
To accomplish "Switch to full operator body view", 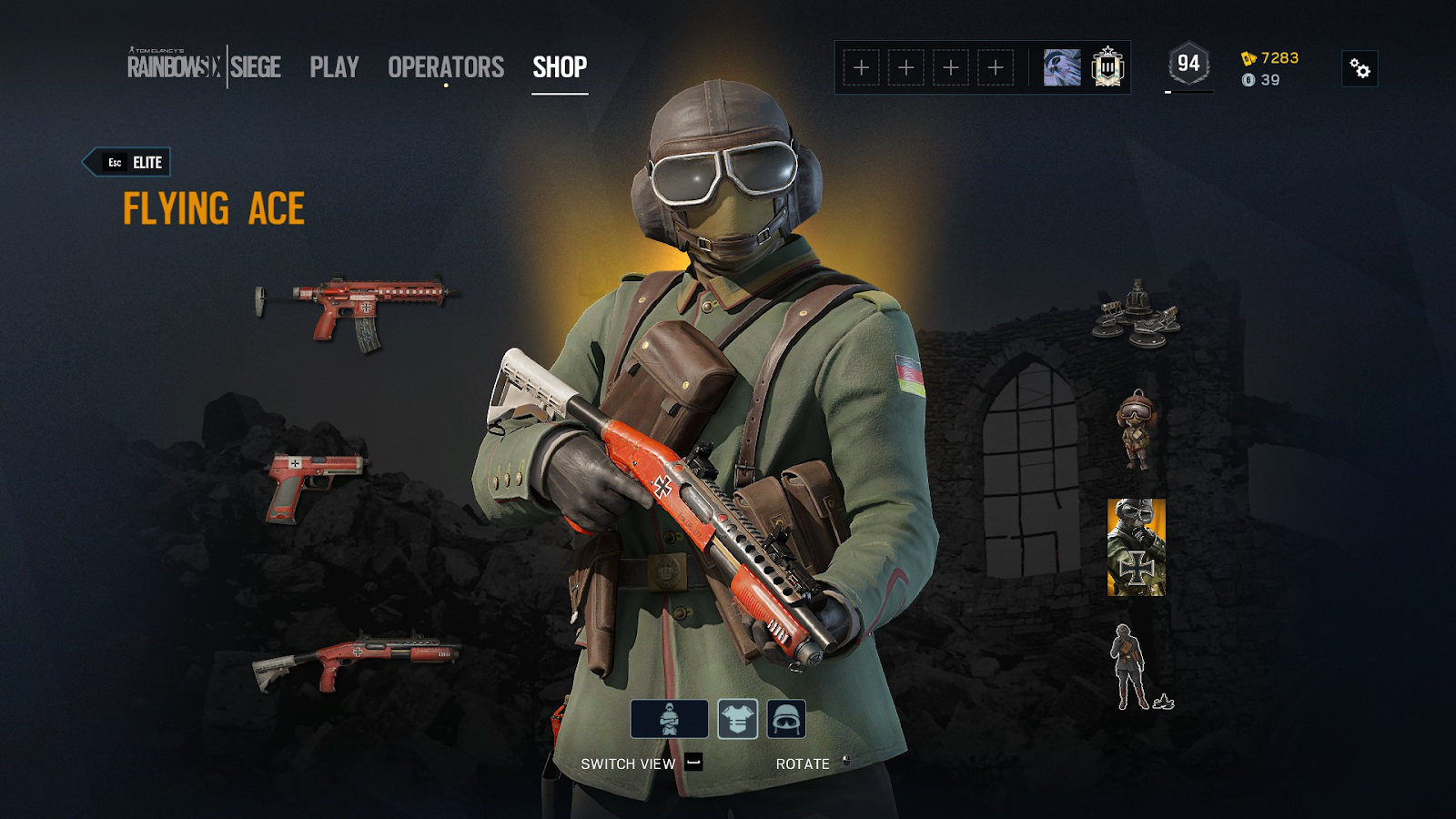I will click(669, 719).
